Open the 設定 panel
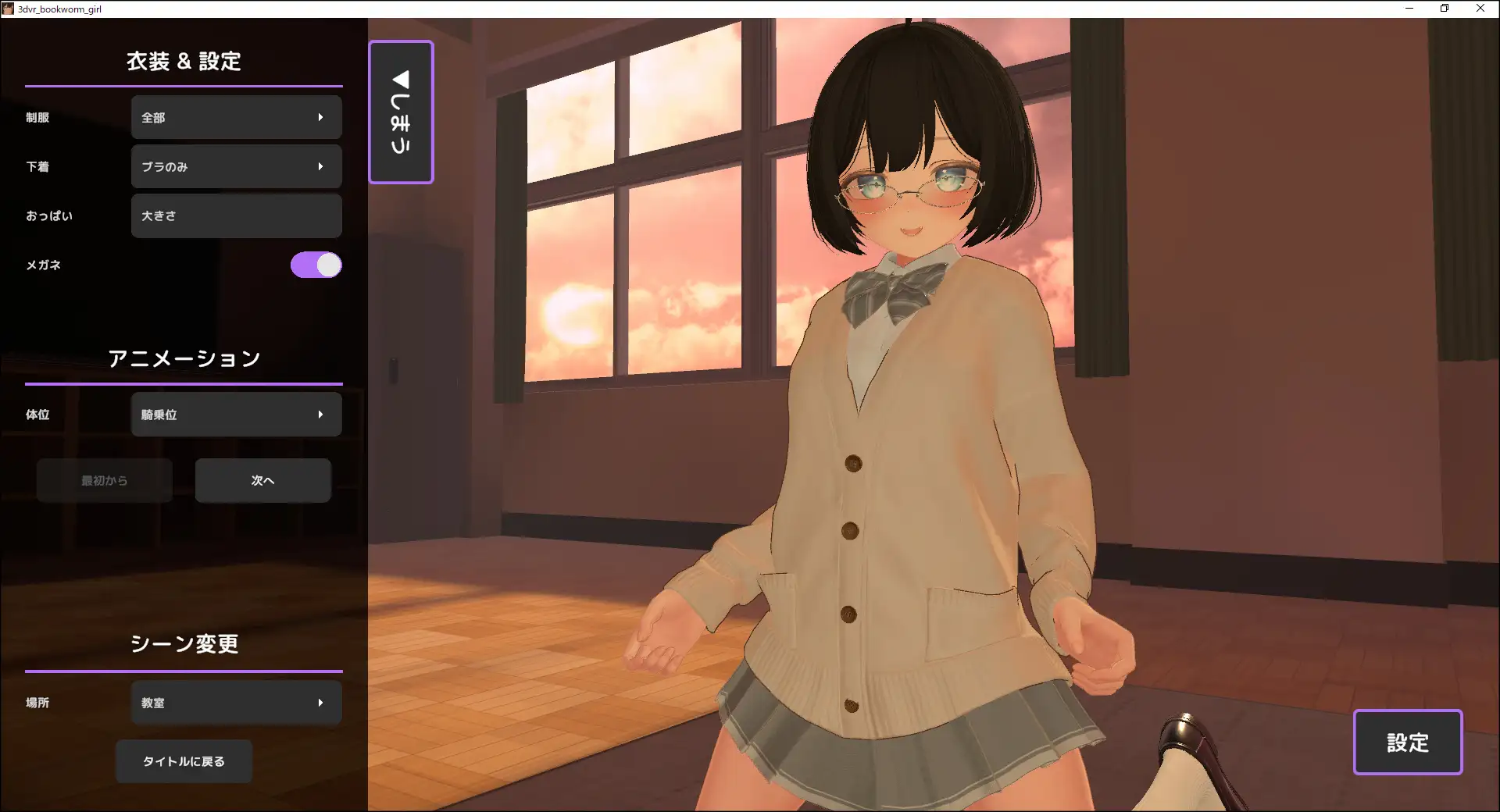The width and height of the screenshot is (1500, 812). pyautogui.click(x=1407, y=743)
